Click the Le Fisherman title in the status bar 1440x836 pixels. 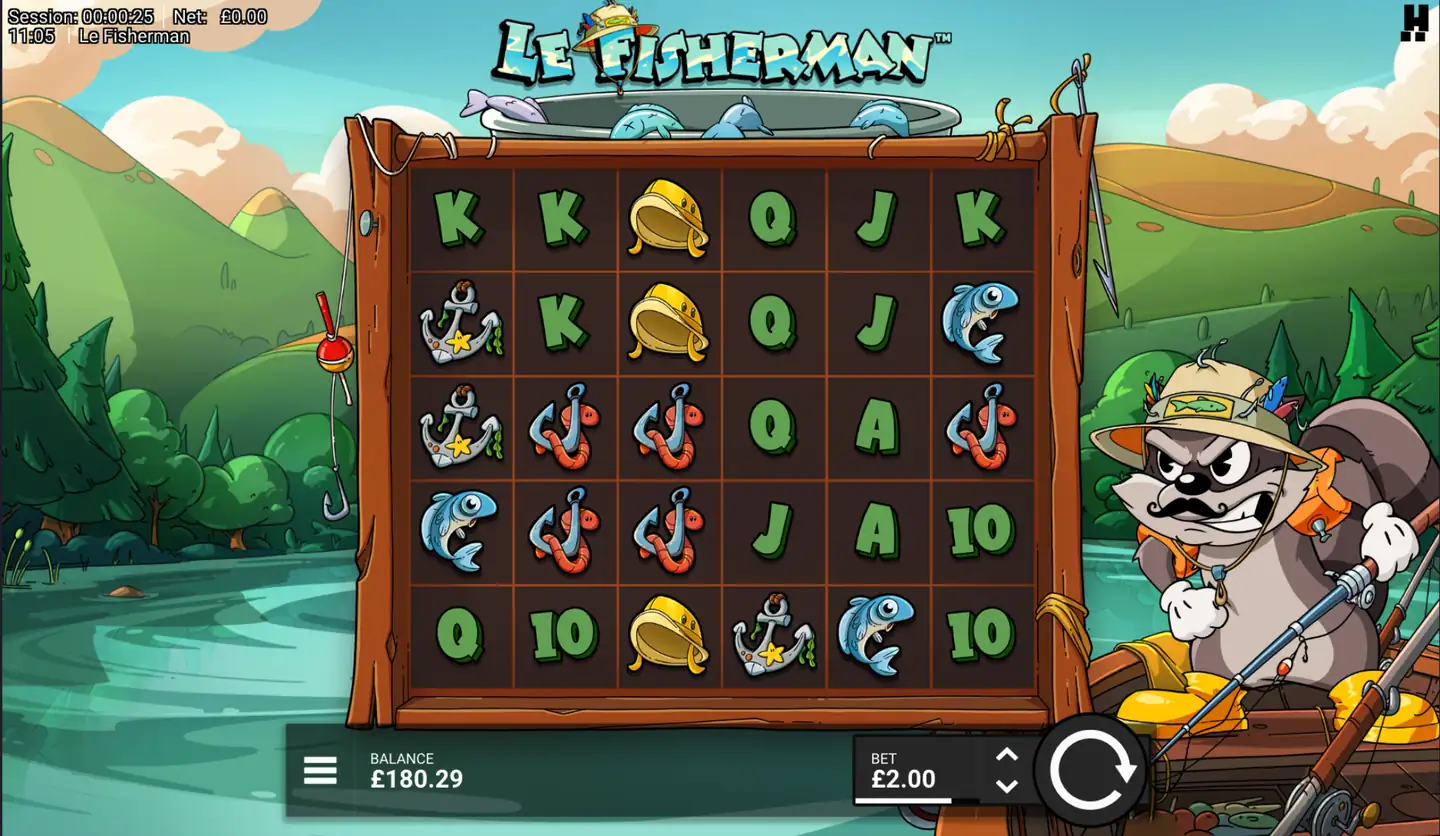134,35
